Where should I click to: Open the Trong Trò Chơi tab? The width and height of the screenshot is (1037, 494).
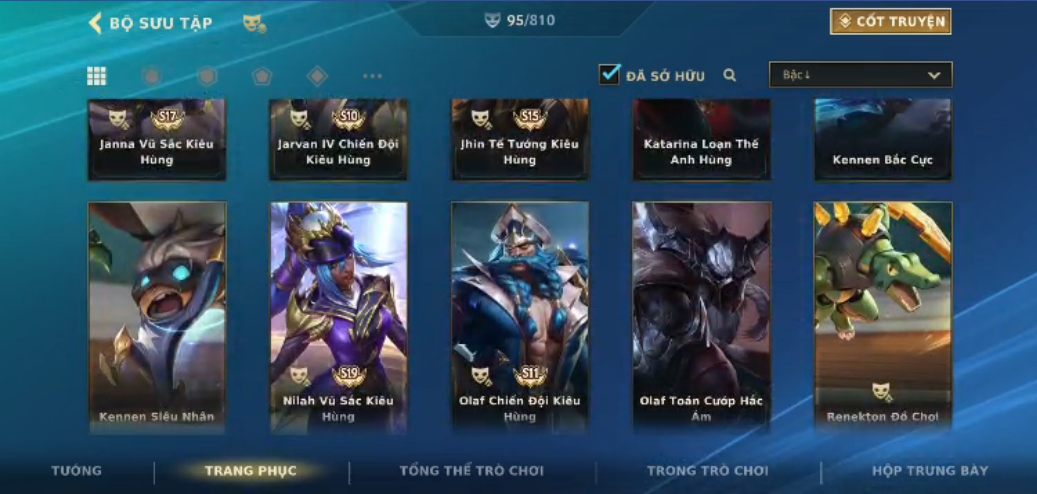pyautogui.click(x=707, y=471)
